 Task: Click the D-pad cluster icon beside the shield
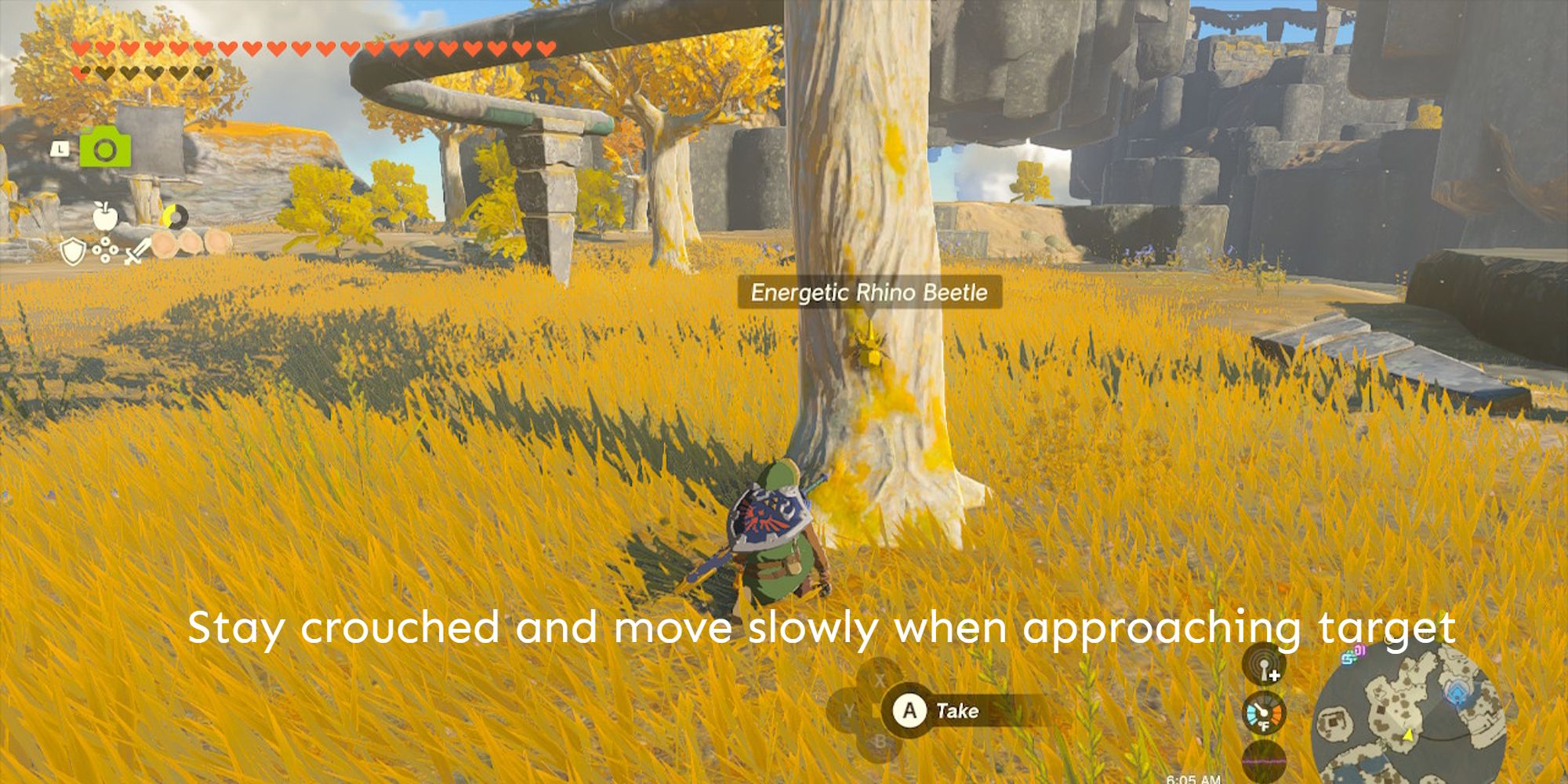coord(105,251)
